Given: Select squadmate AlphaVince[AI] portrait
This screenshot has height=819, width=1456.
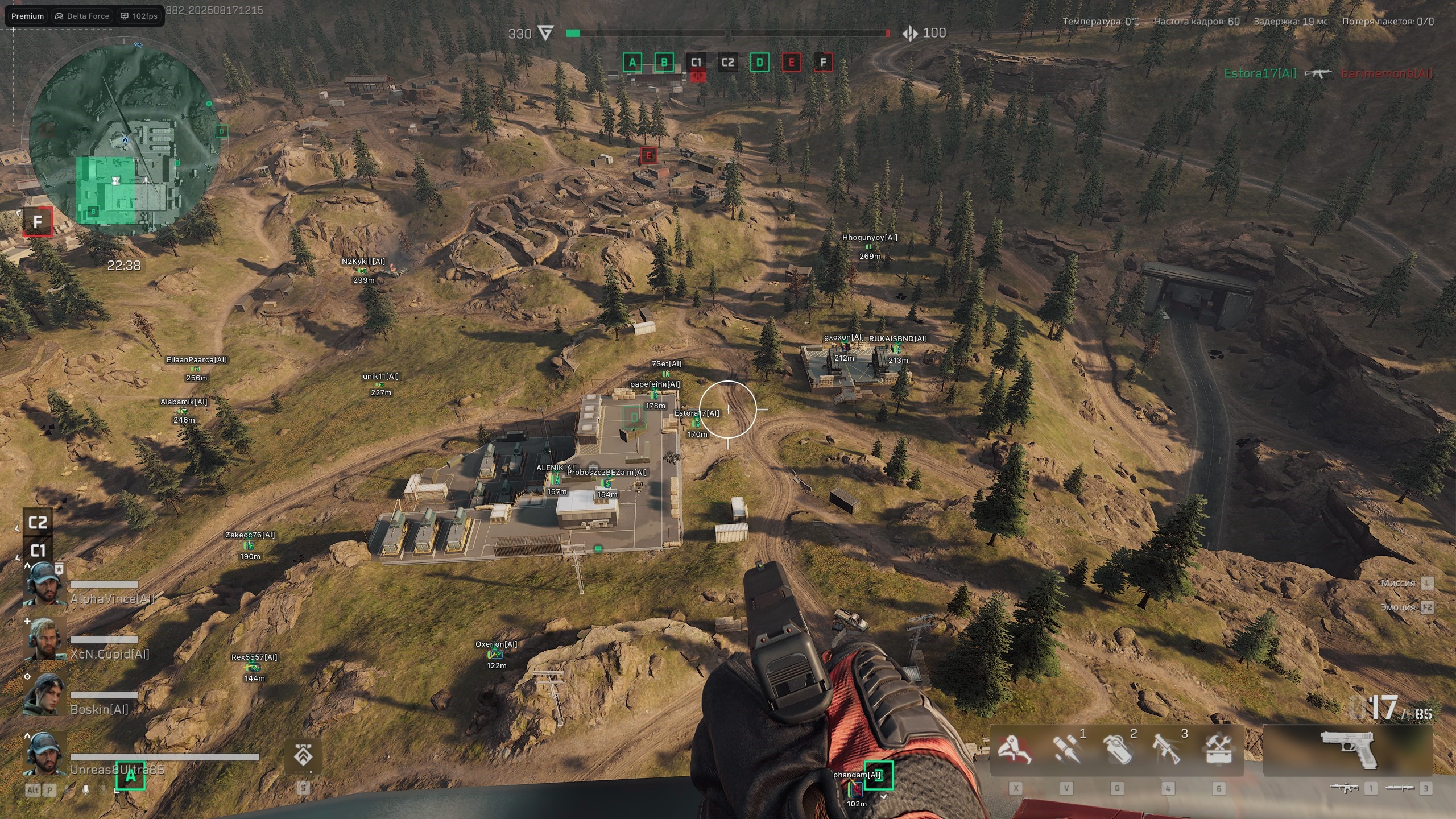Looking at the screenshot, I should point(44,584).
